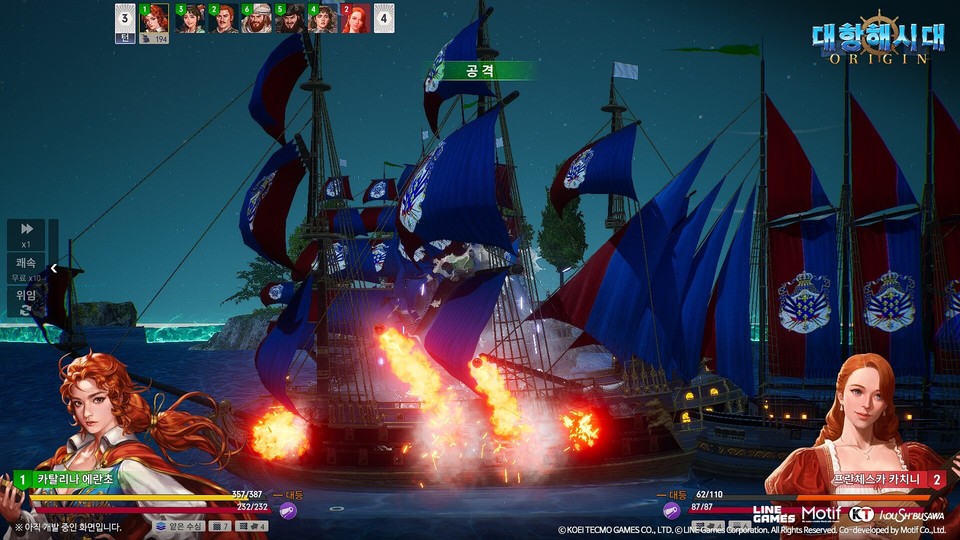Select the black-bearded pirate portrait numbered 5
The image size is (960, 540).
click(x=290, y=19)
